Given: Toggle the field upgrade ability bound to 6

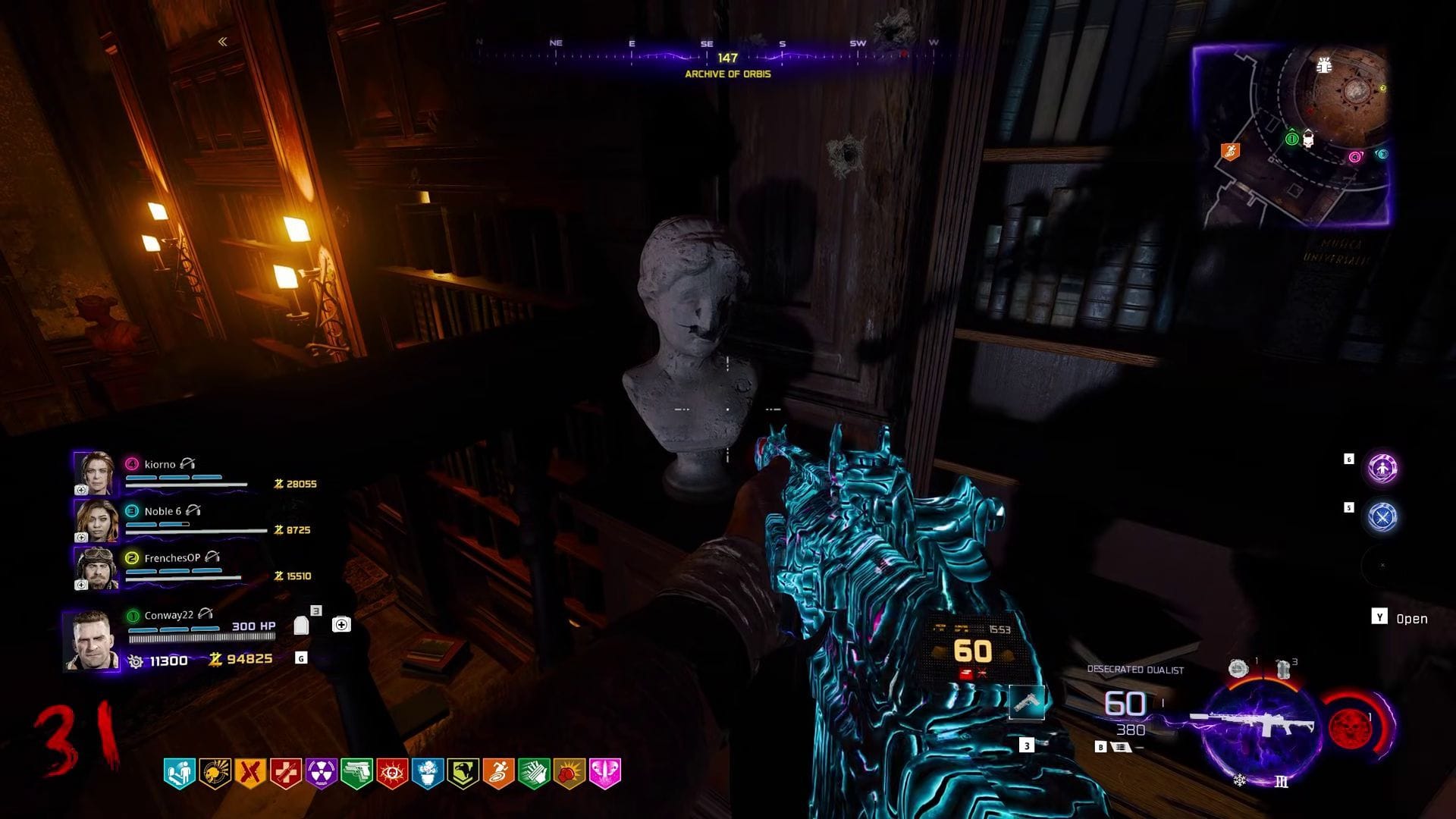Looking at the screenshot, I should 1383,469.
